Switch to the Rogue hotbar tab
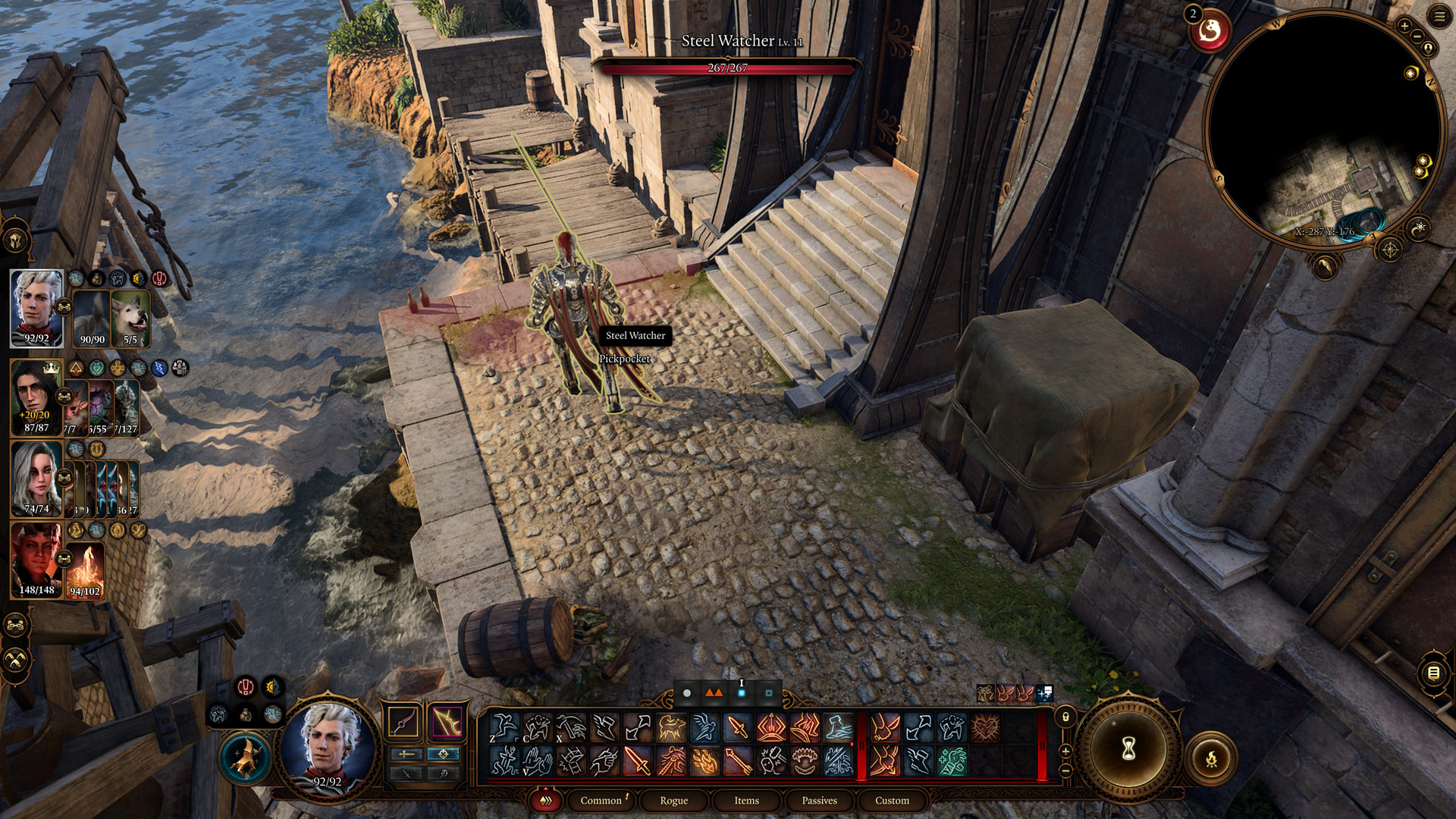Viewport: 1456px width, 819px height. click(673, 801)
